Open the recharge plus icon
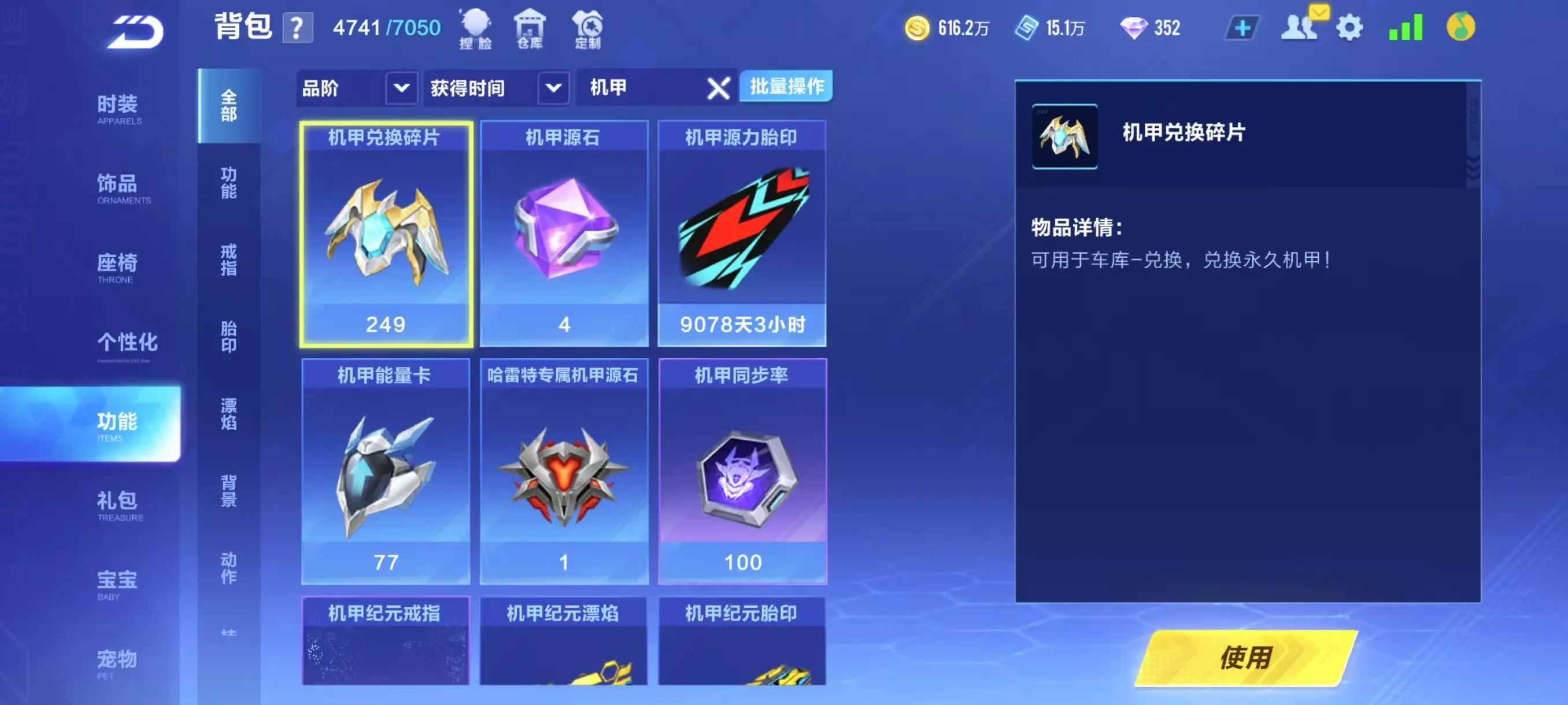Image resolution: width=1568 pixels, height=705 pixels. coord(1242,26)
